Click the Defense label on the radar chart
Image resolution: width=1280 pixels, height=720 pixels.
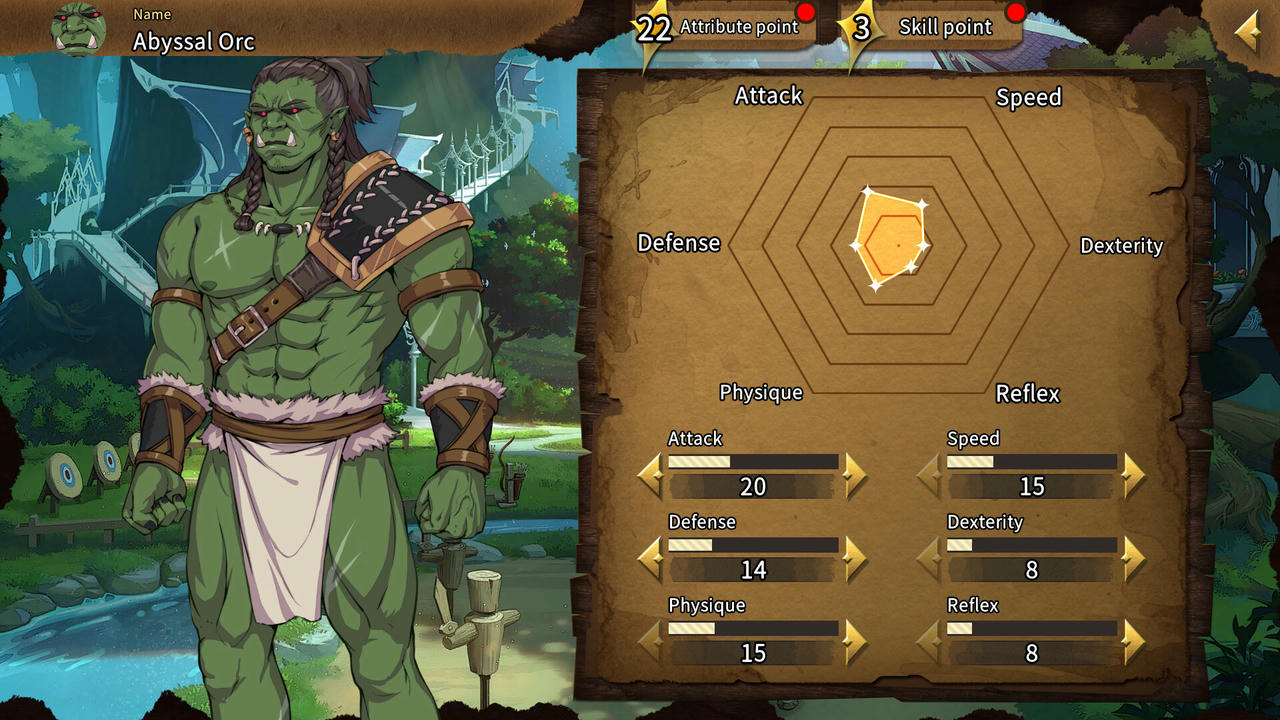(679, 243)
